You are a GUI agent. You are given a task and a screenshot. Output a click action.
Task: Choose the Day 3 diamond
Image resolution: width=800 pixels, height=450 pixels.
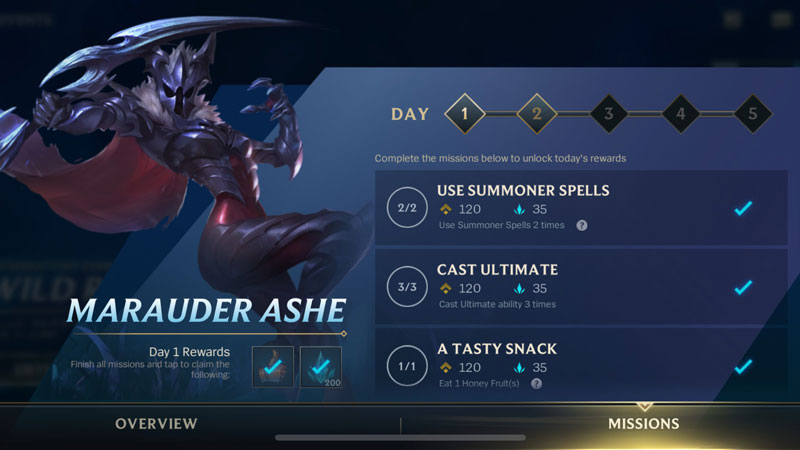[x=608, y=113]
